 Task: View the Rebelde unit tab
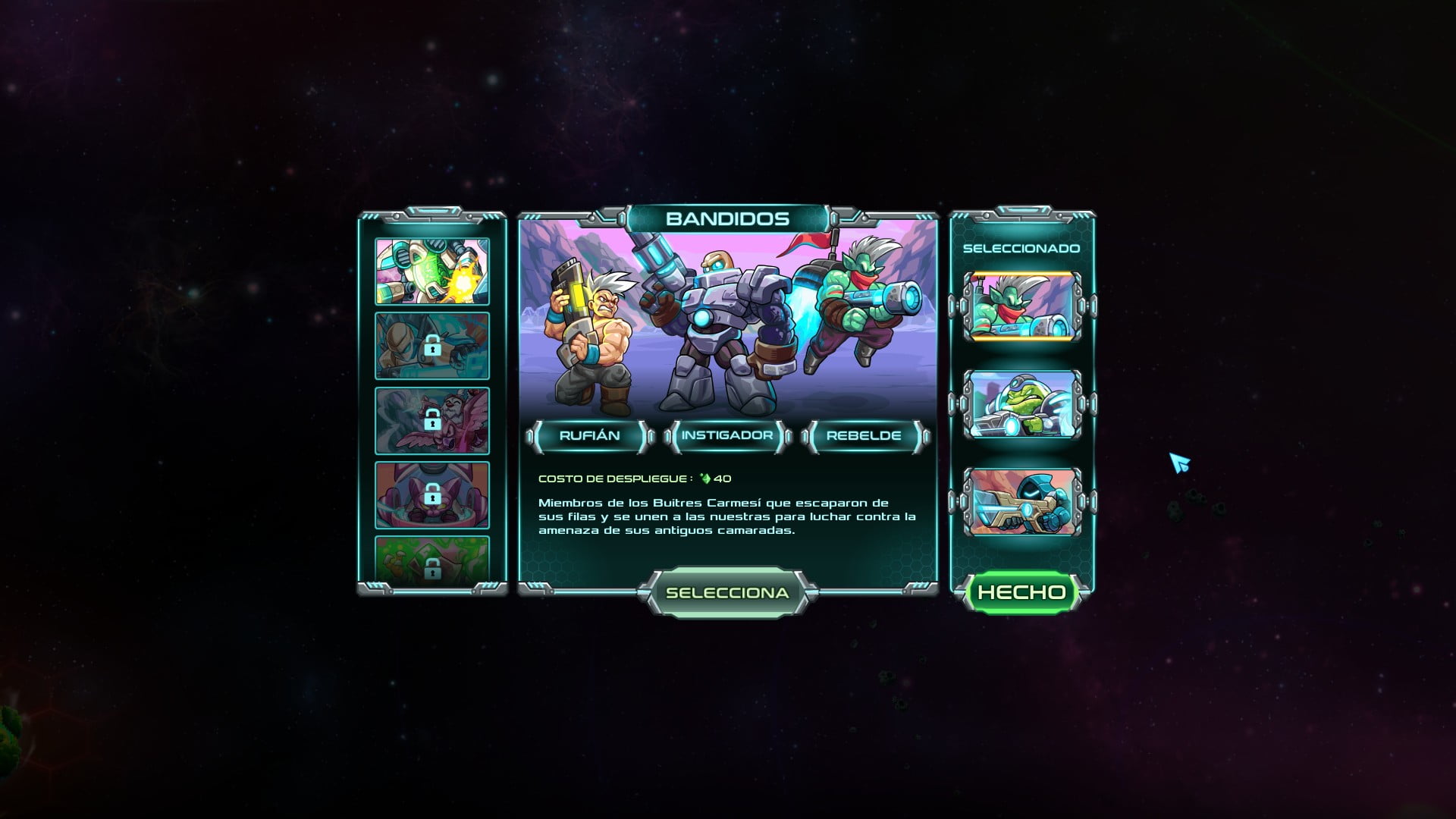click(x=863, y=436)
